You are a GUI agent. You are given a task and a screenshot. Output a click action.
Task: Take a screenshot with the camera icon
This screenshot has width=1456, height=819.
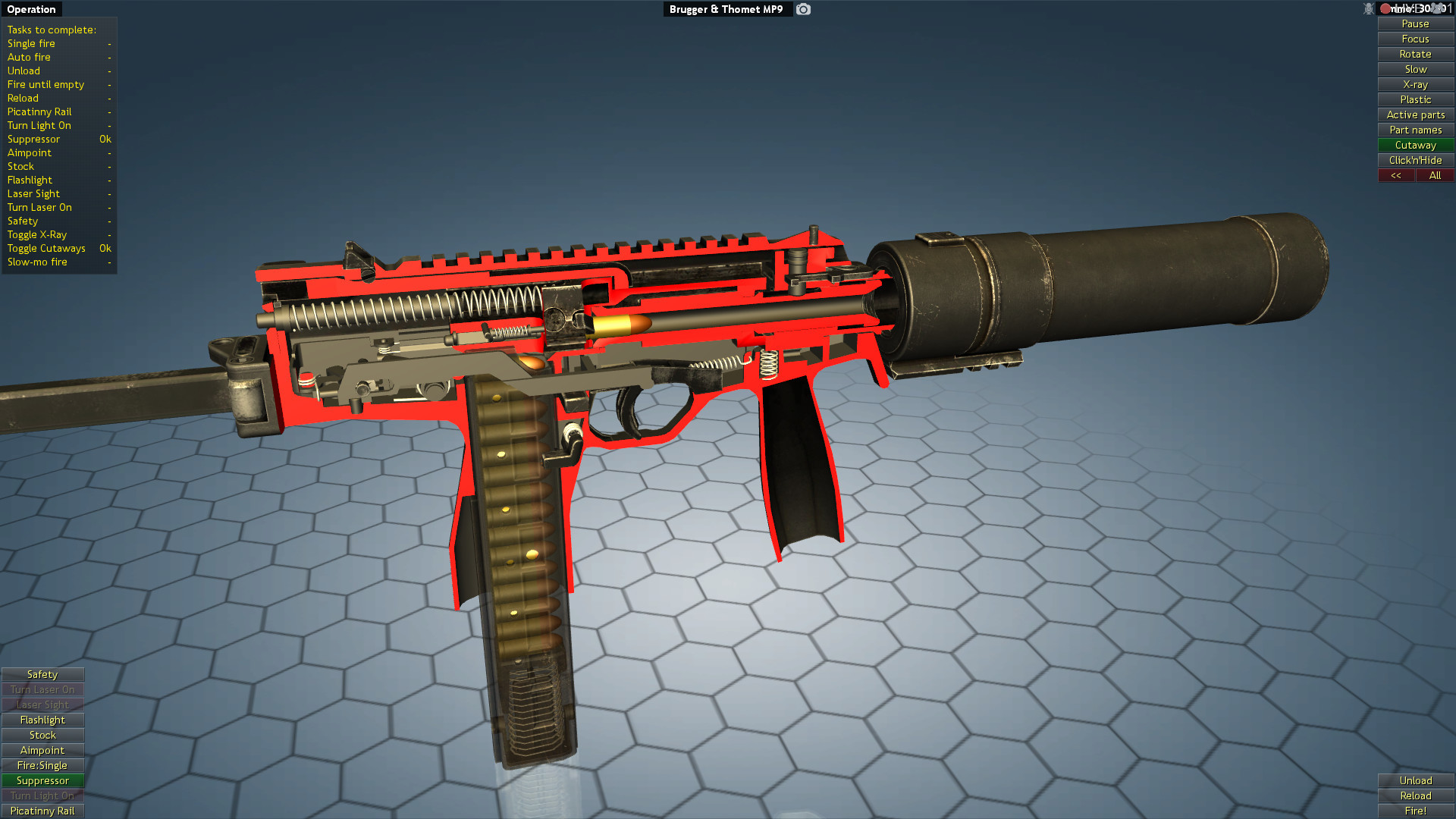click(803, 9)
